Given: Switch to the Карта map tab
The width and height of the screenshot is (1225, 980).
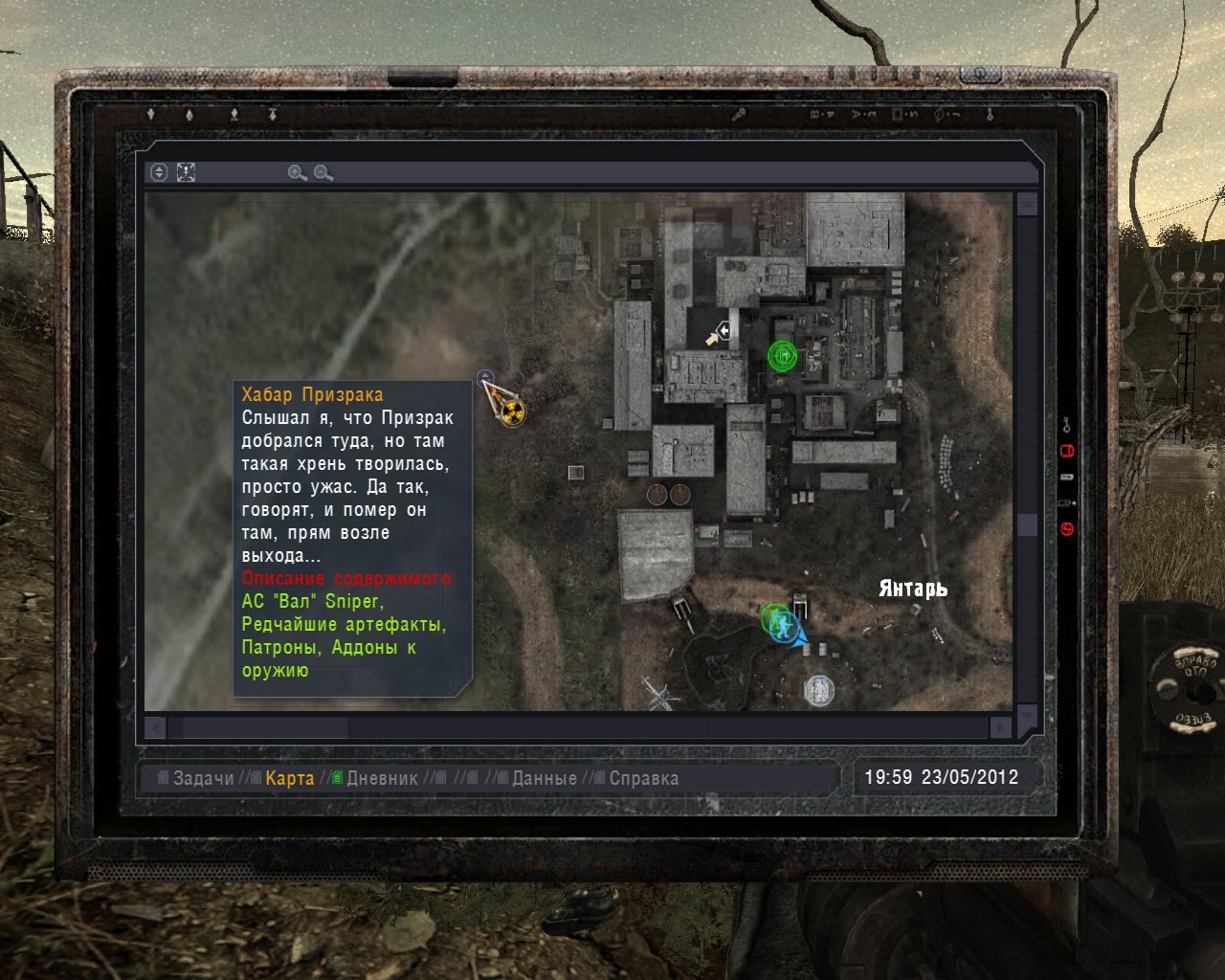Looking at the screenshot, I should click(290, 778).
